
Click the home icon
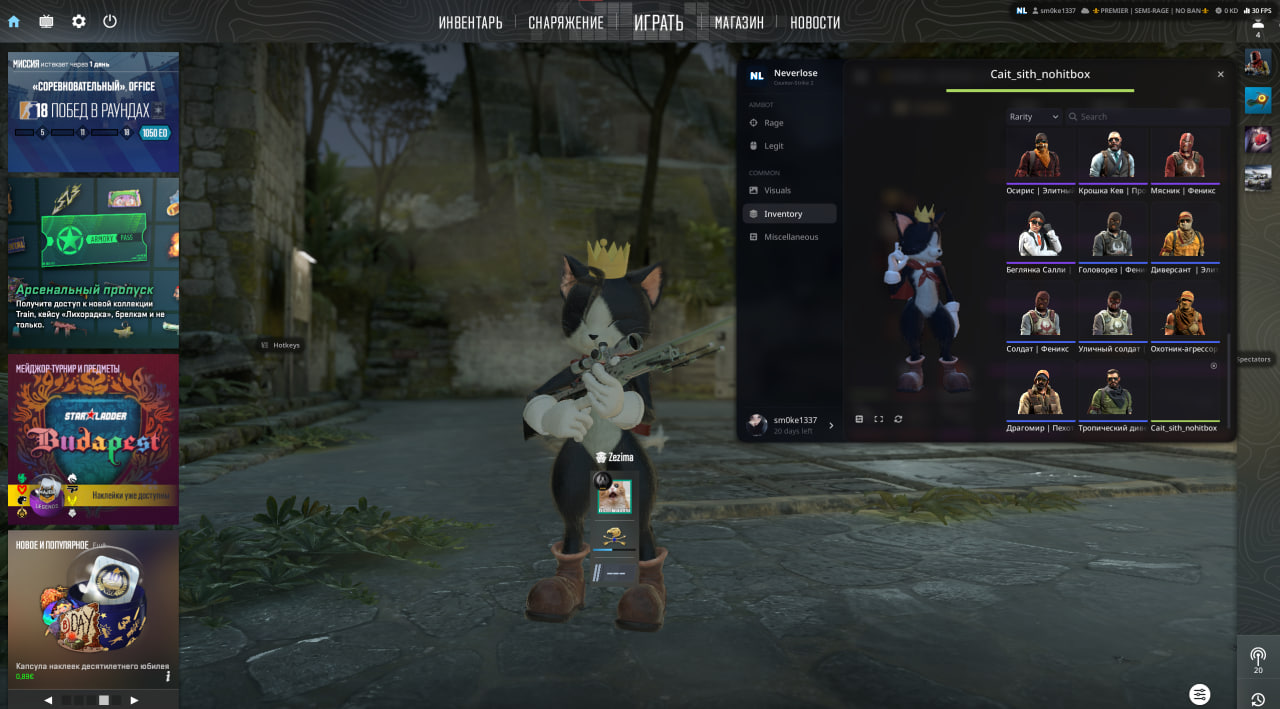tap(14, 21)
